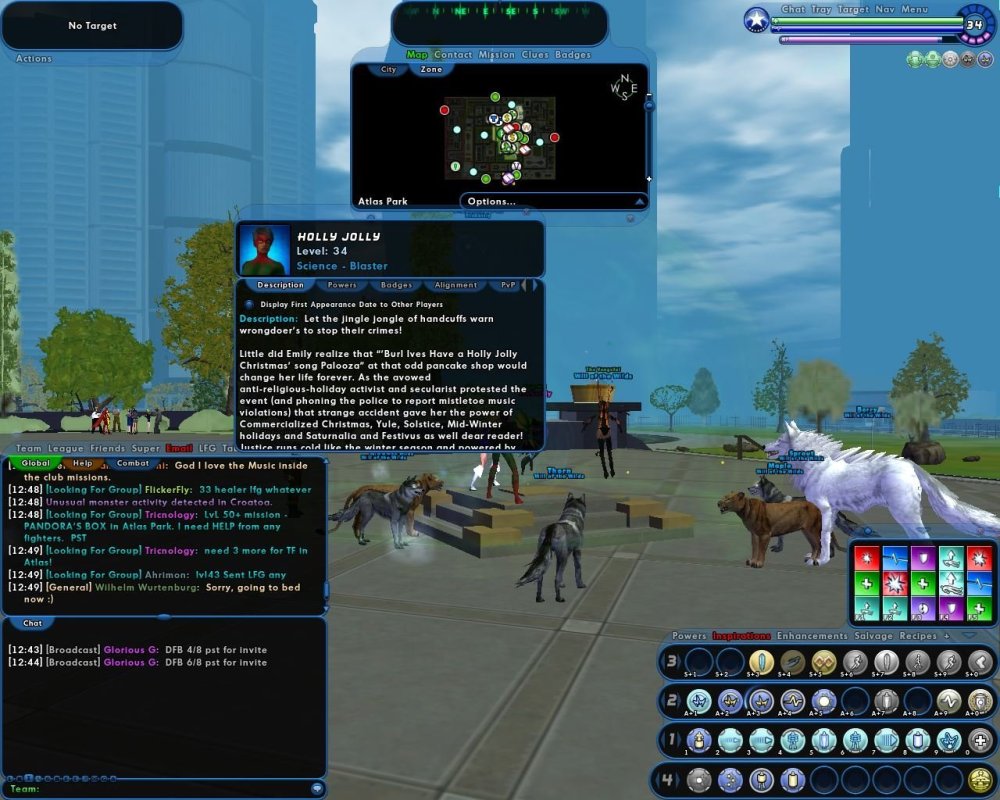Image resolution: width=1000 pixels, height=800 pixels.
Task: Select the Help chat tab
Action: click(x=83, y=463)
